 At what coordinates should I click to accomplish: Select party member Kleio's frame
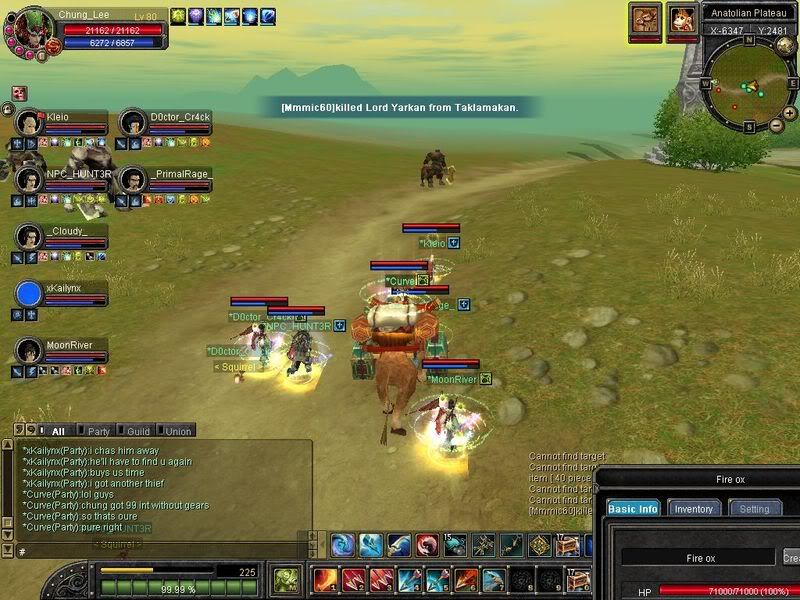pos(62,123)
